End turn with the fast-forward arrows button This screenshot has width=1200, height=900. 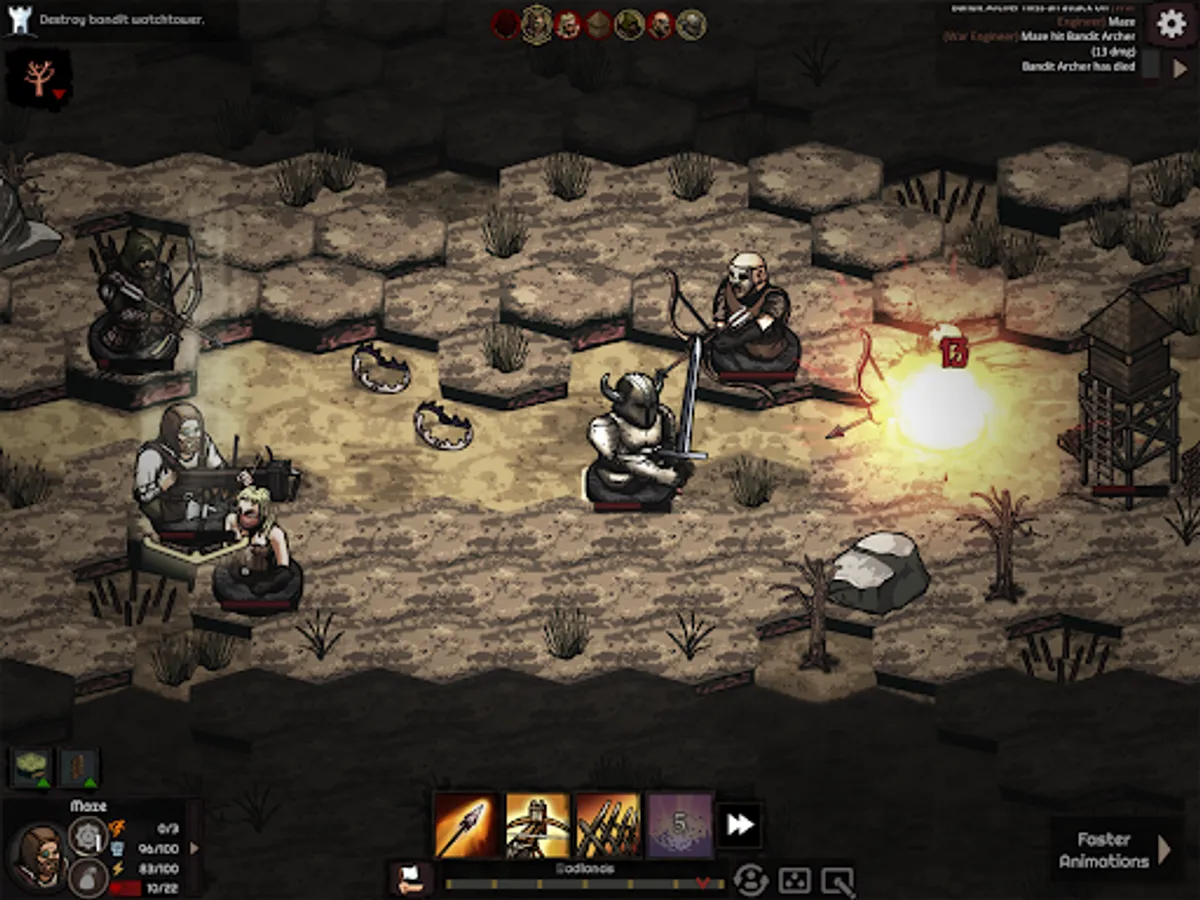tap(740, 825)
